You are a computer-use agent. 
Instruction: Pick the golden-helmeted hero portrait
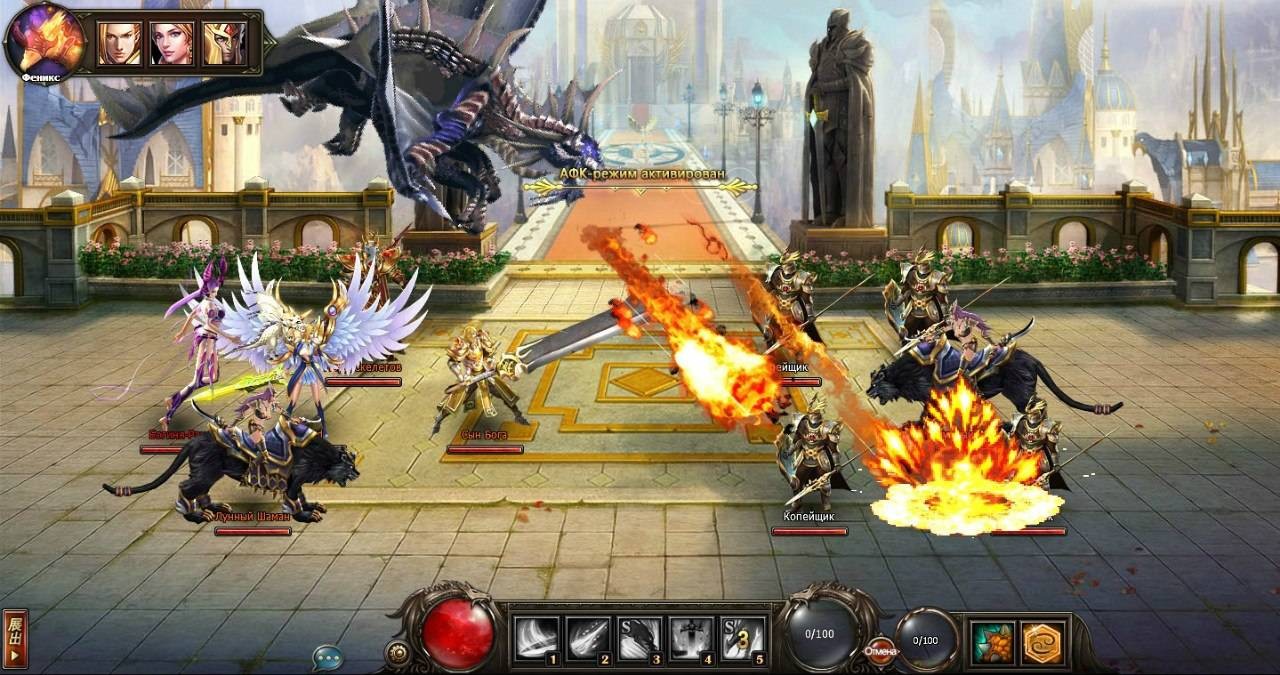tap(223, 43)
